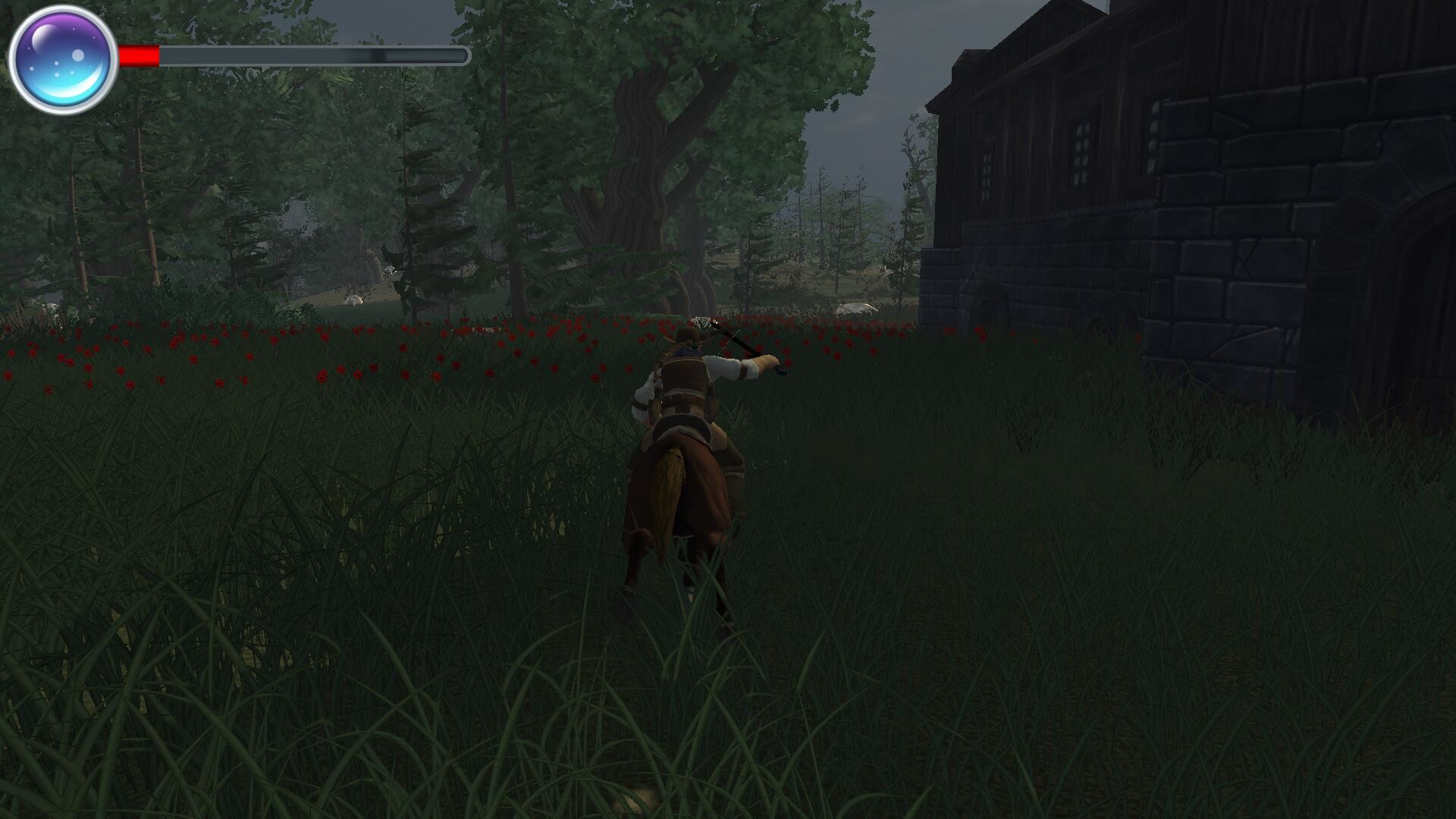1456x819 pixels.
Task: Click the empty portion of the health bar
Action: click(x=318, y=55)
